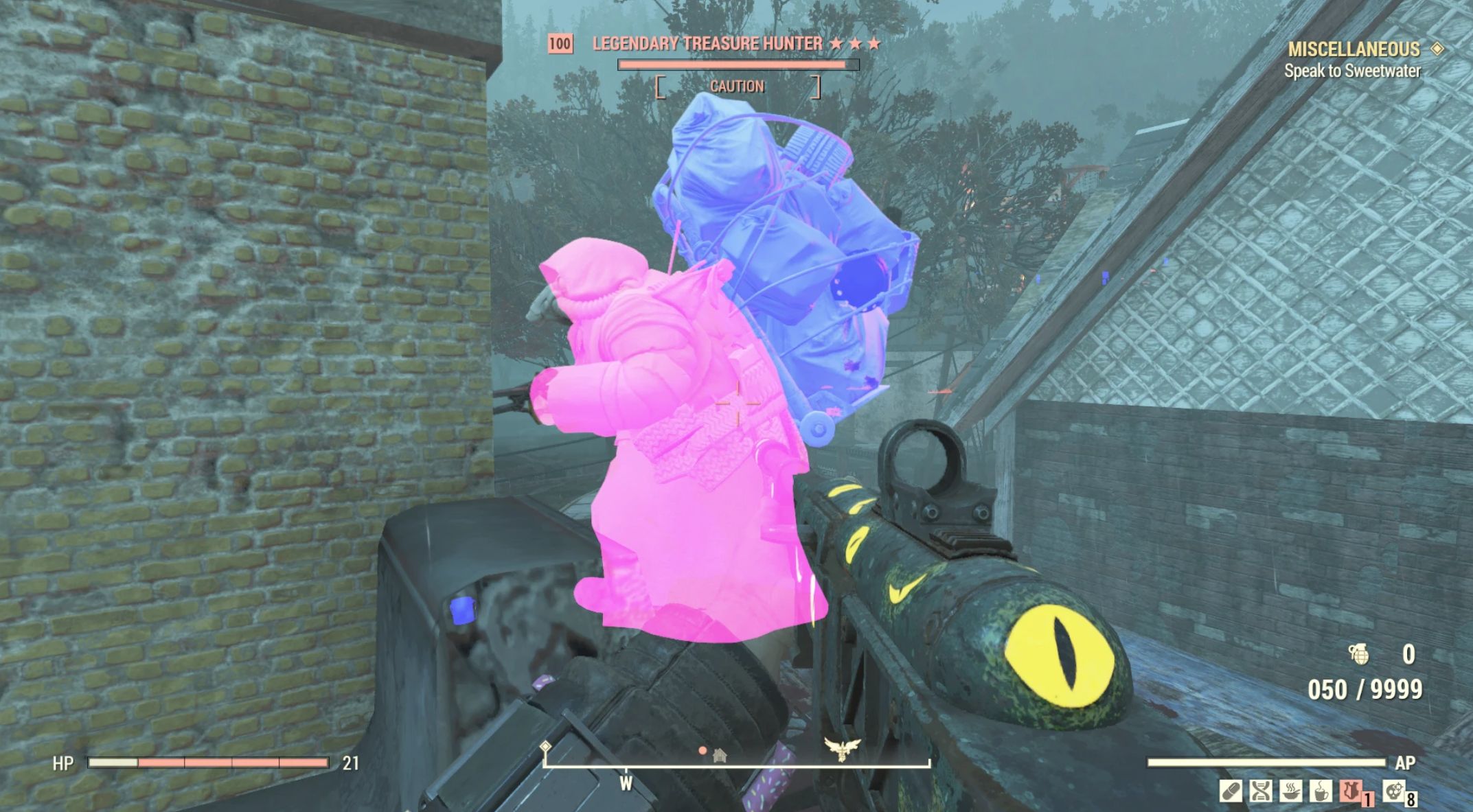
Task: Open the Speak to Sweetwater quest objective
Action: [1351, 71]
